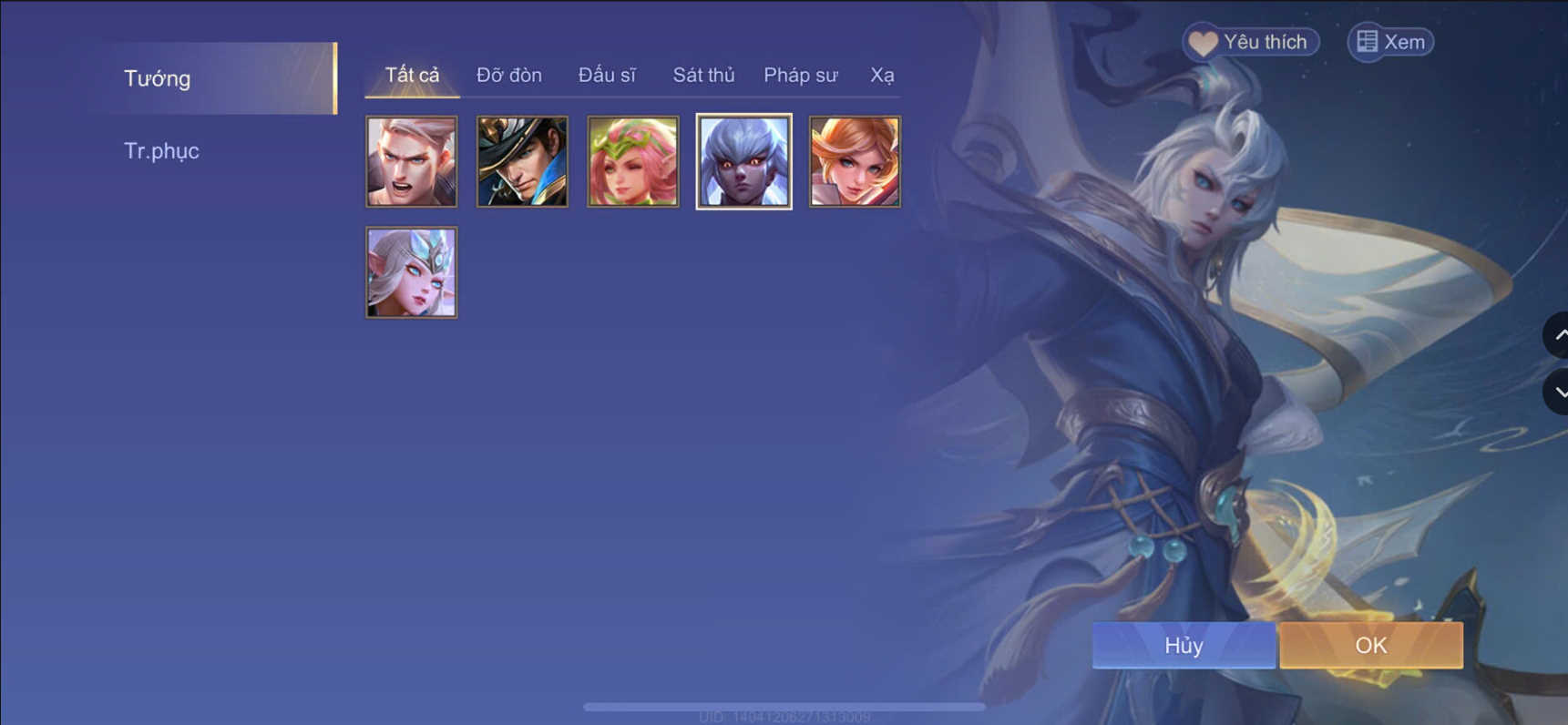Select the Tất cả category under Tướng
This screenshot has width=1568, height=725.
[x=411, y=75]
